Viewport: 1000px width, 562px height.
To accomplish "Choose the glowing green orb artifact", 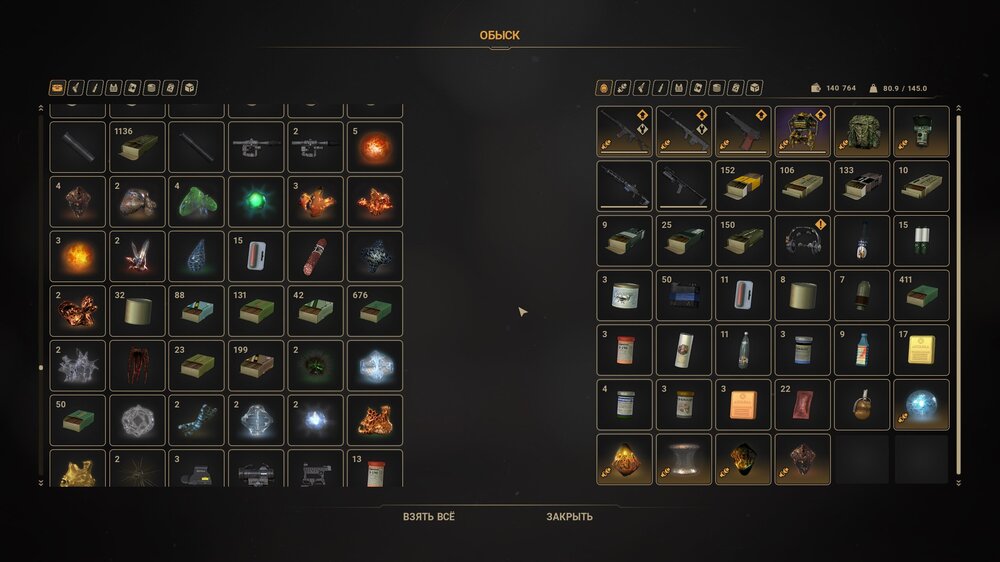I will coord(255,201).
